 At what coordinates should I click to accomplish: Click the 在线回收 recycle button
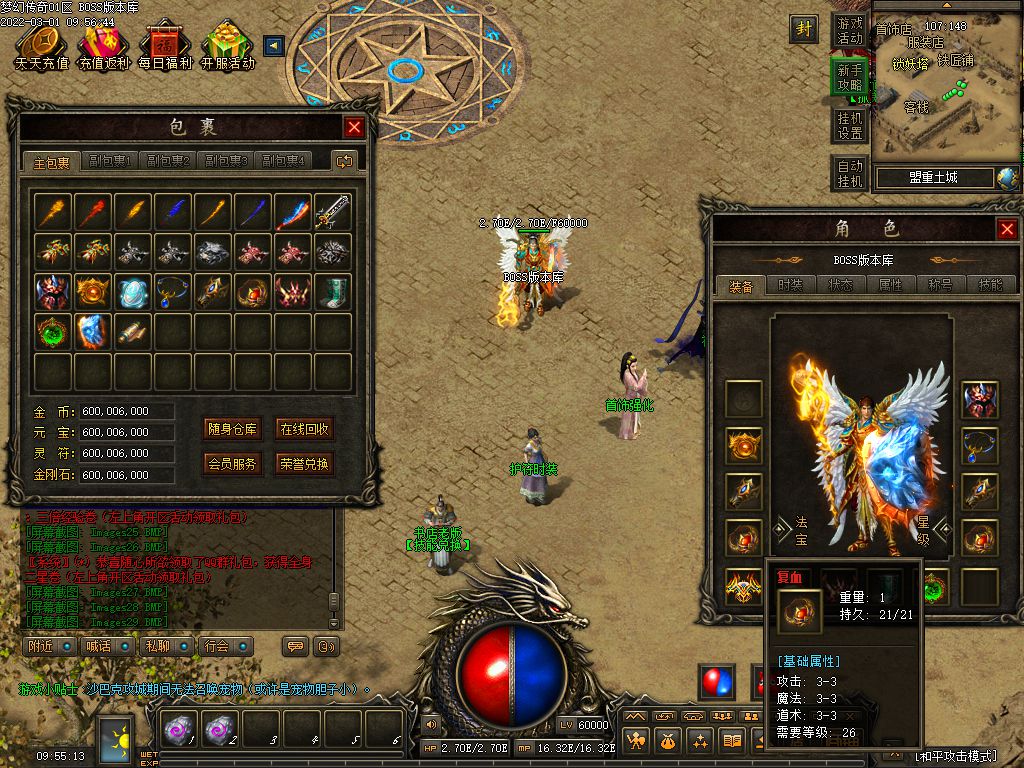coord(304,430)
